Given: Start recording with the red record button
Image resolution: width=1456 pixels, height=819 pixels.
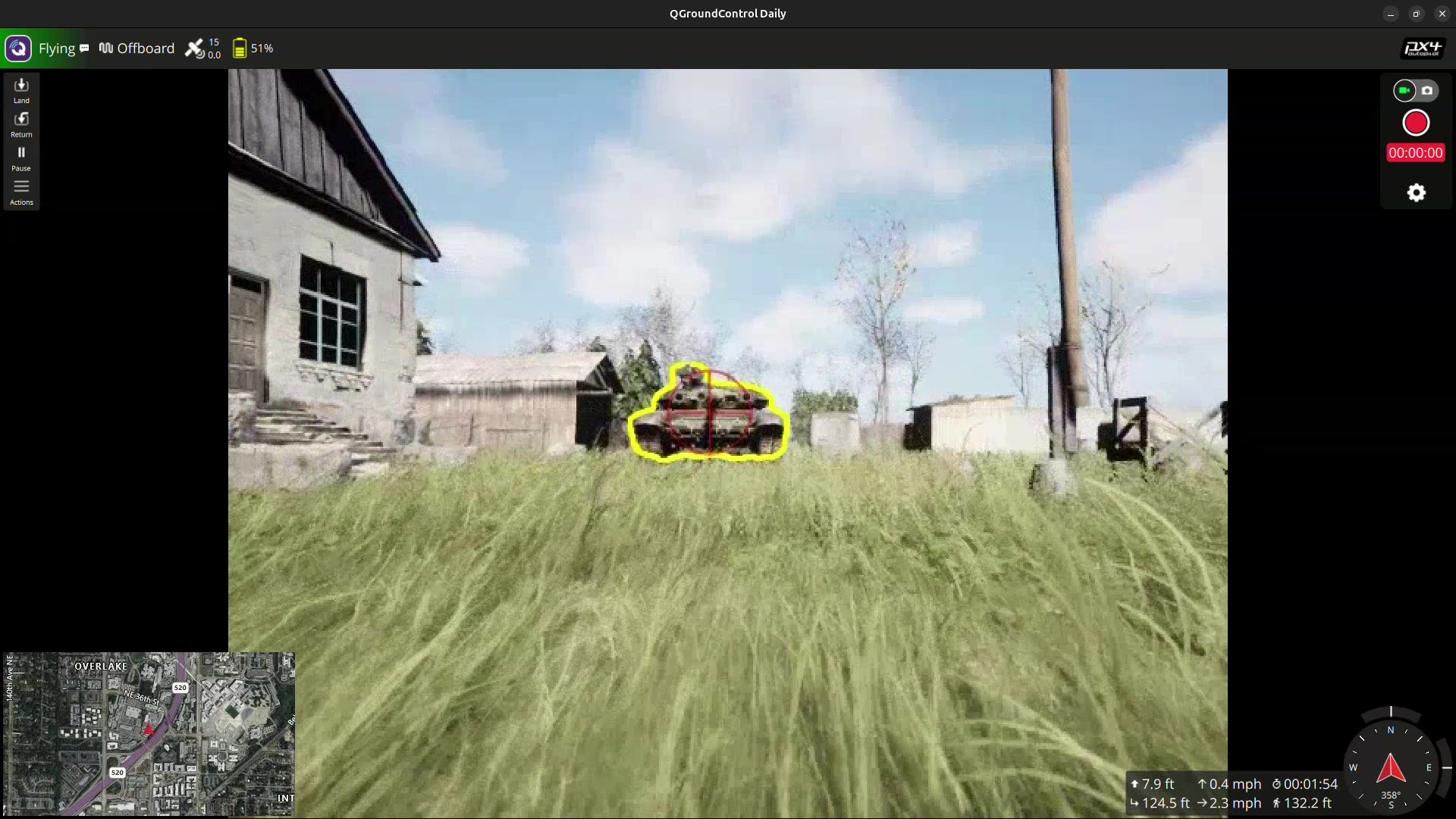Looking at the screenshot, I should pos(1415,122).
